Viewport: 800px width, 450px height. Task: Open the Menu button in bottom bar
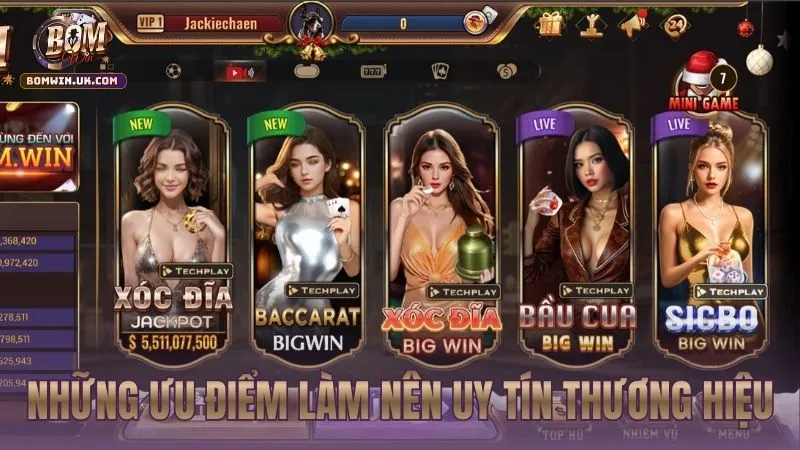[734, 434]
